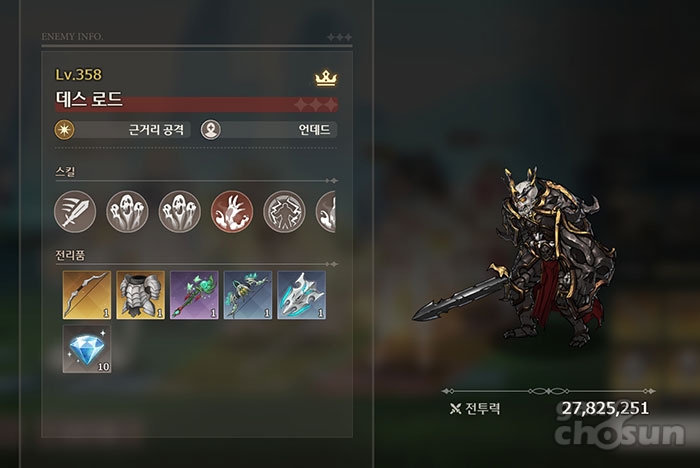Click the 언데드 enemy type tag
Image resolution: width=700 pixels, height=468 pixels.
click(x=269, y=130)
